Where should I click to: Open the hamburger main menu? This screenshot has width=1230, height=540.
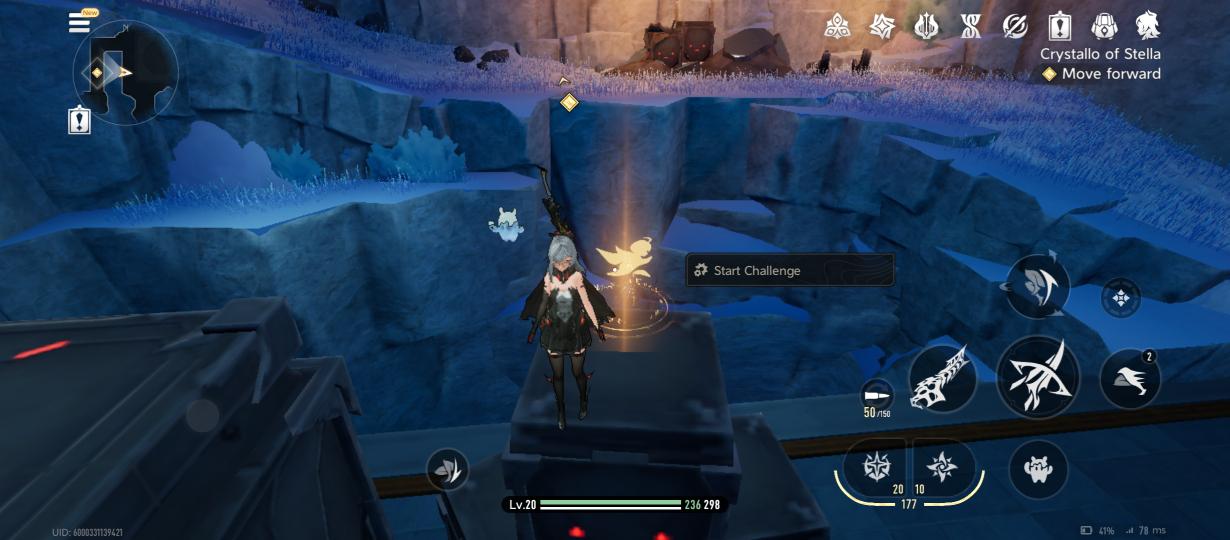pyautogui.click(x=80, y=23)
